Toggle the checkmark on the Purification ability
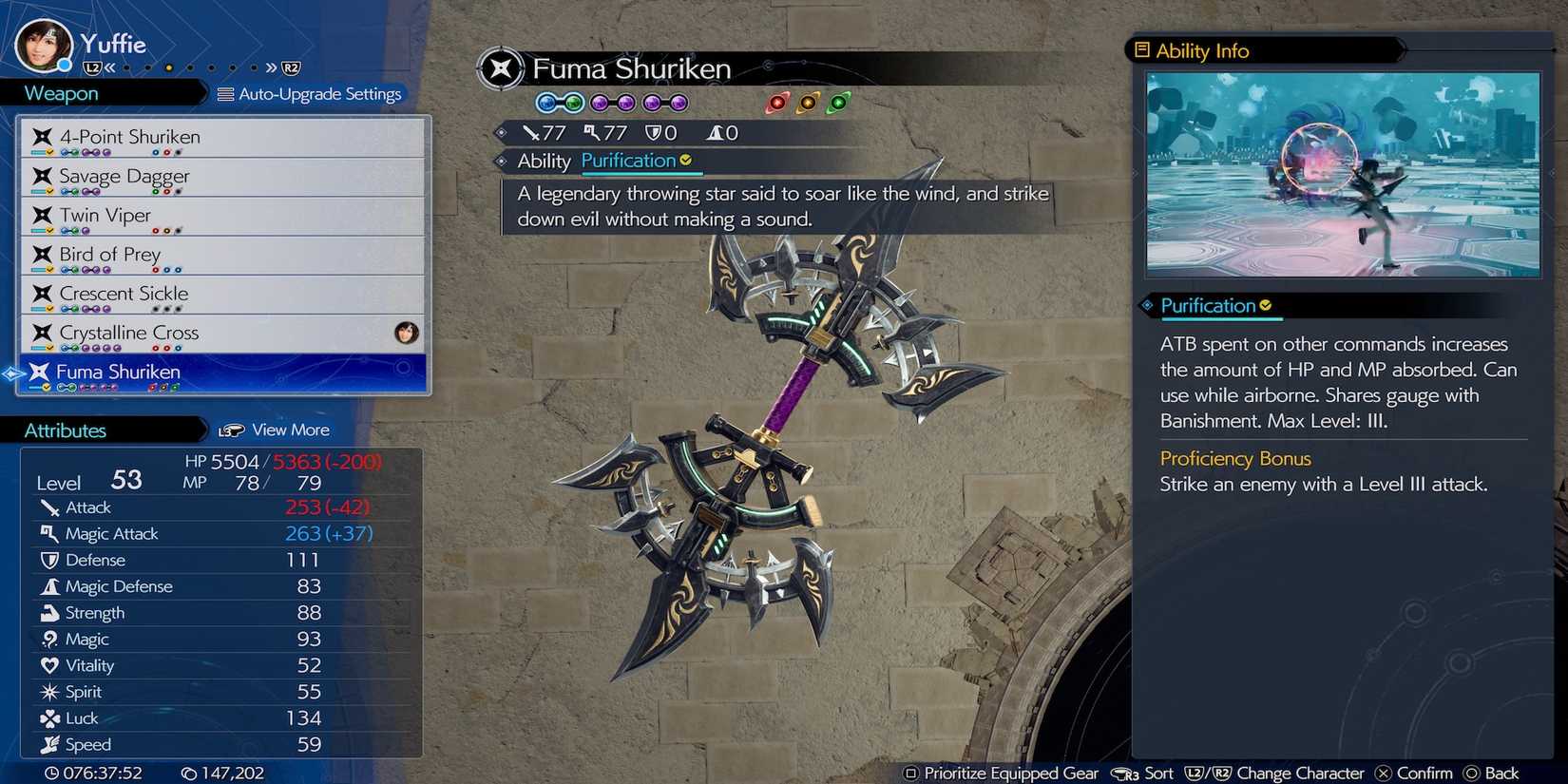1568x784 pixels. click(x=686, y=161)
